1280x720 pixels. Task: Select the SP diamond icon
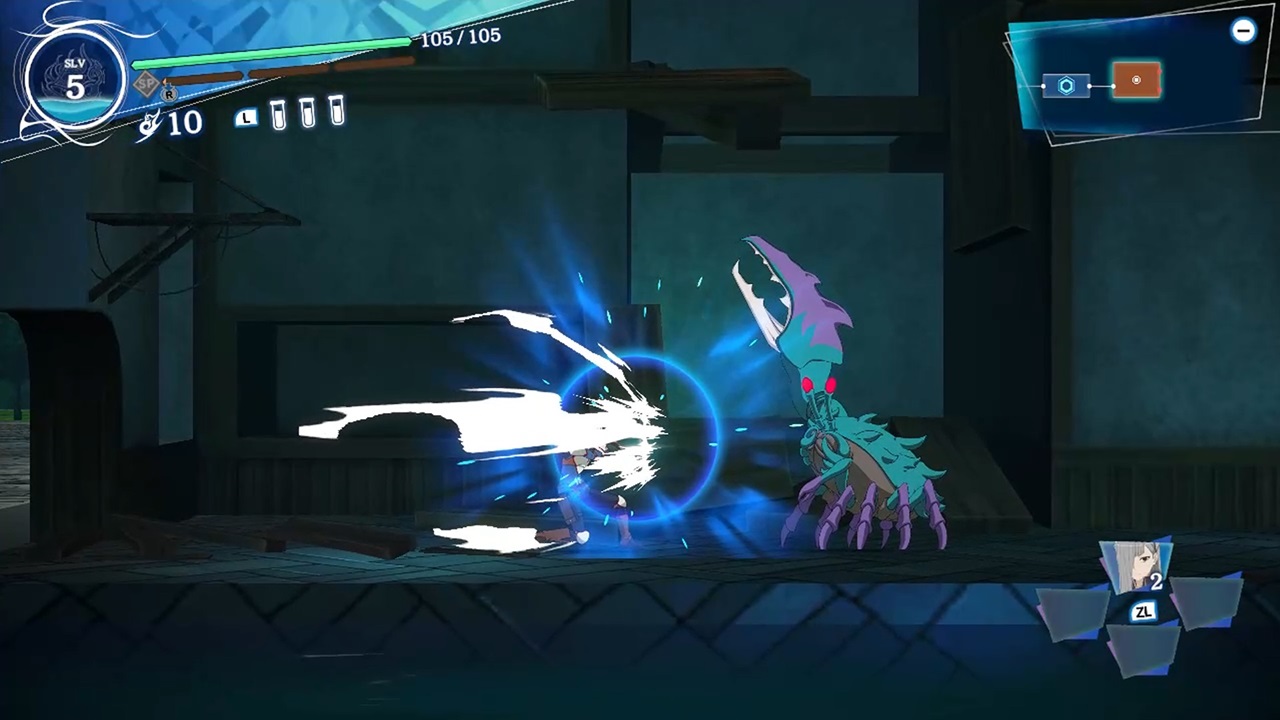pyautogui.click(x=146, y=84)
